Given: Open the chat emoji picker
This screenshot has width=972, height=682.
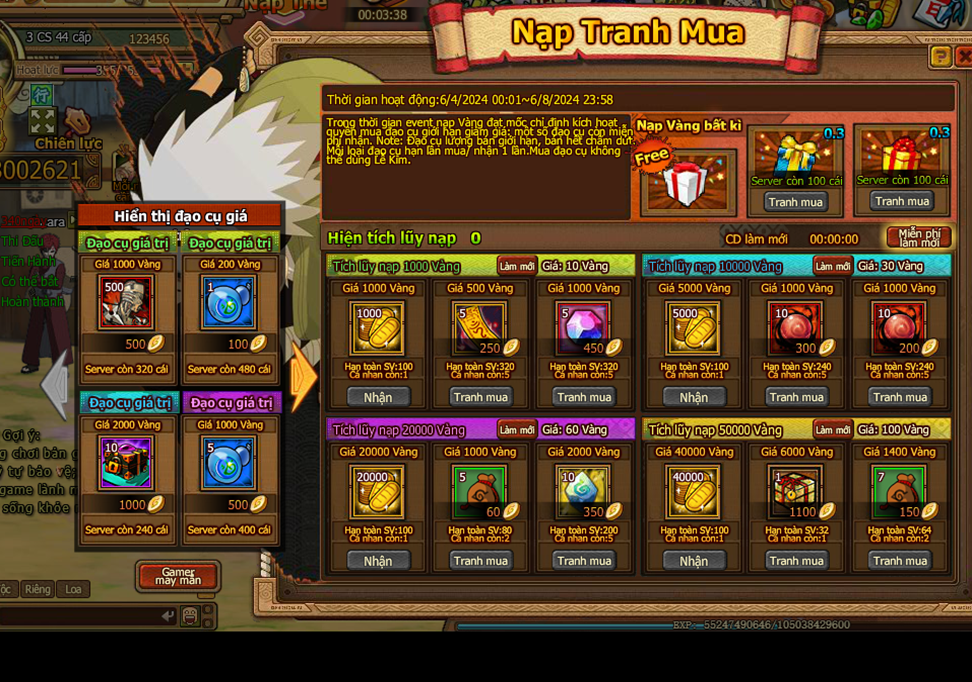Looking at the screenshot, I should [x=190, y=616].
